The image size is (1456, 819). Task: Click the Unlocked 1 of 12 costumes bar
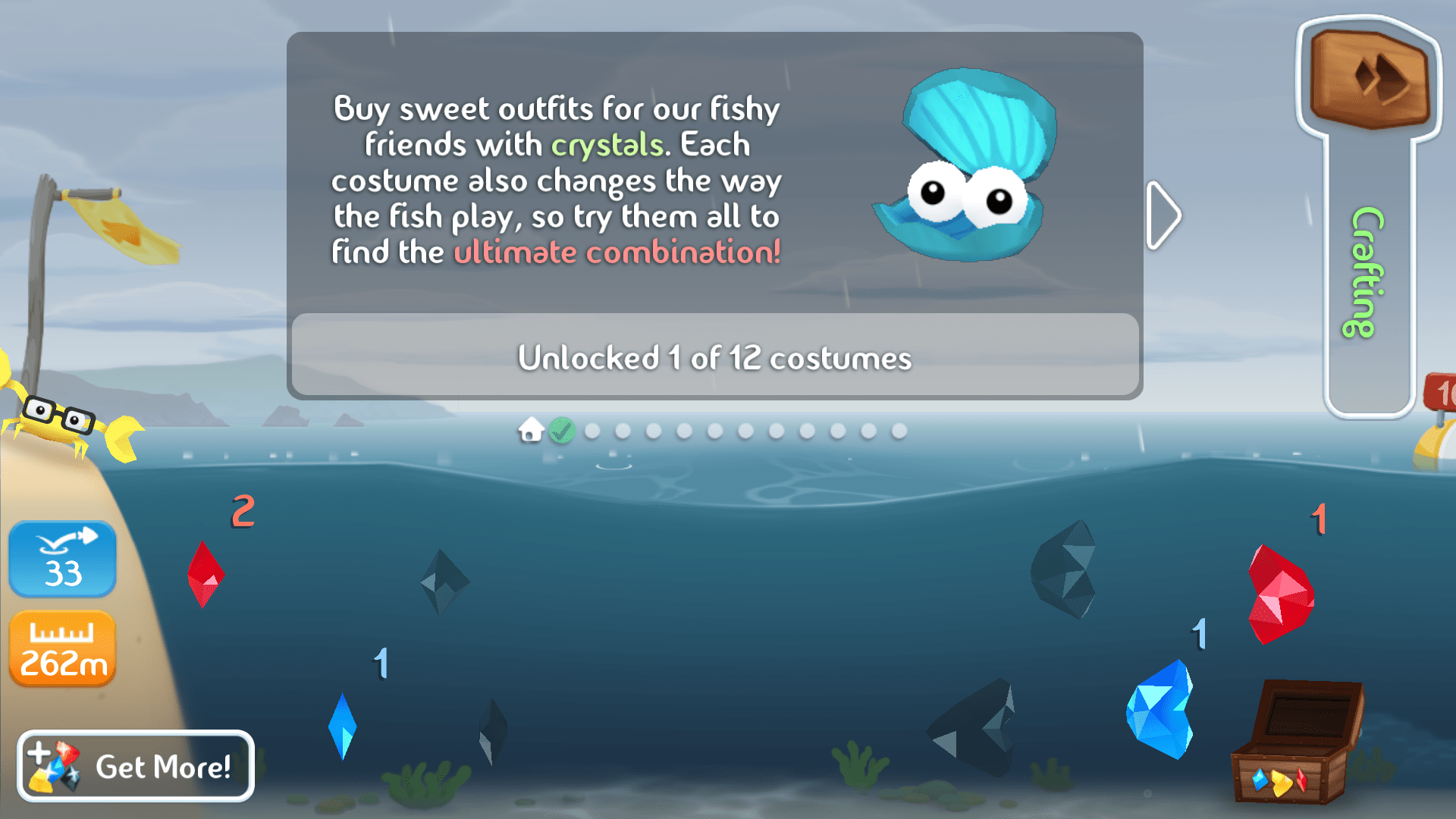pyautogui.click(x=715, y=358)
